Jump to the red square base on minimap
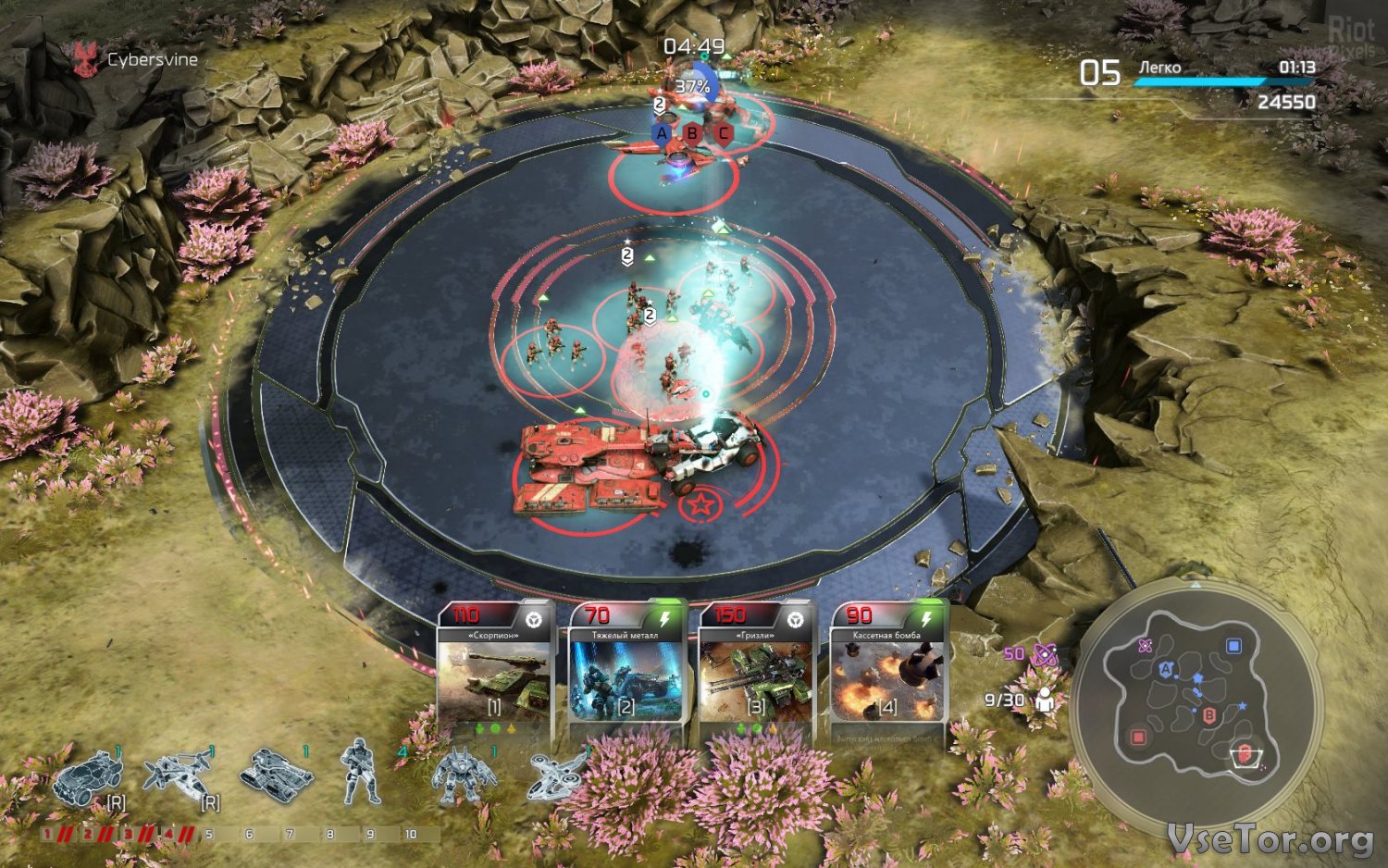This screenshot has height=868, width=1388. [1138, 738]
